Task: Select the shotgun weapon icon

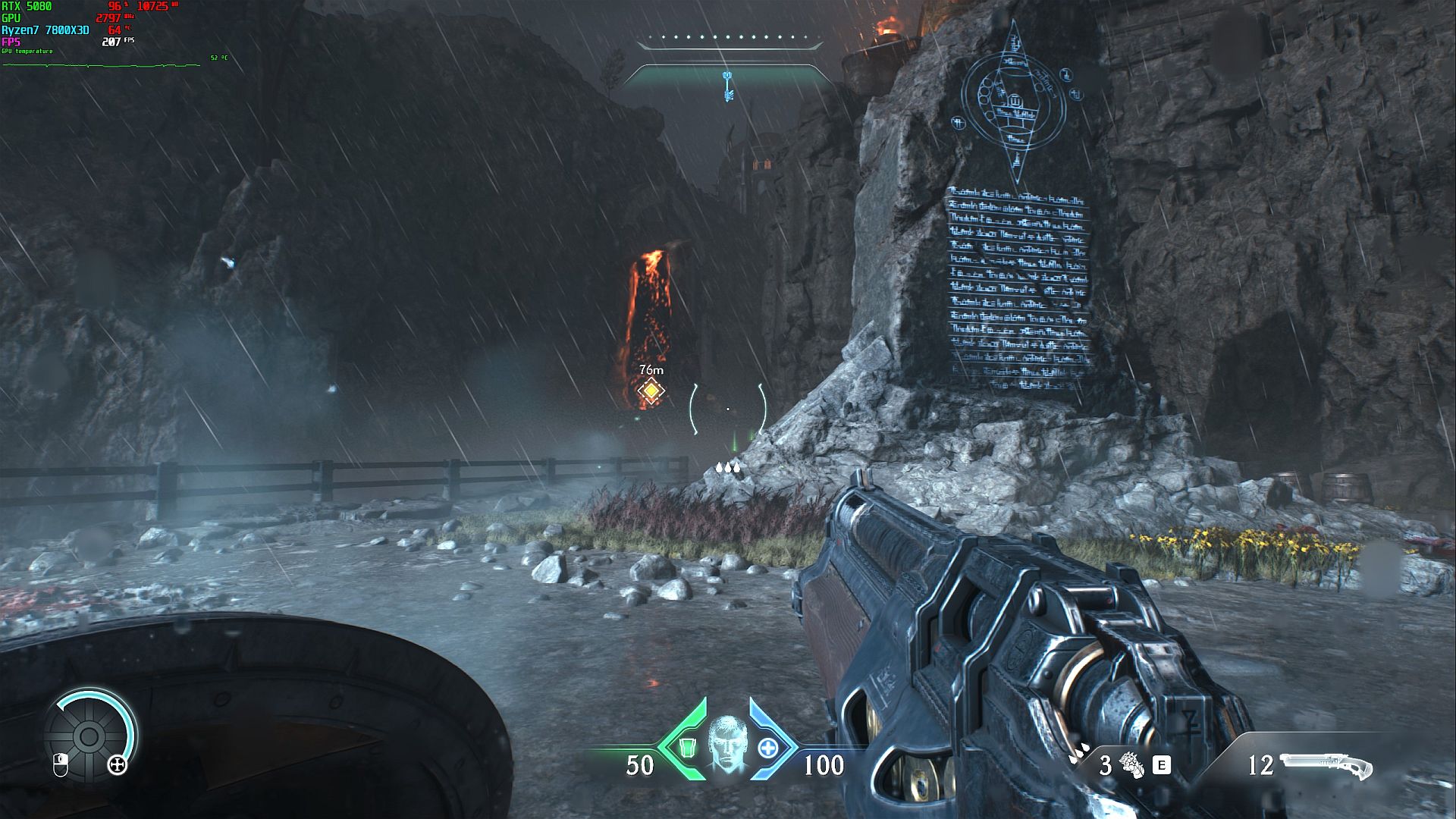Action: click(x=1326, y=766)
